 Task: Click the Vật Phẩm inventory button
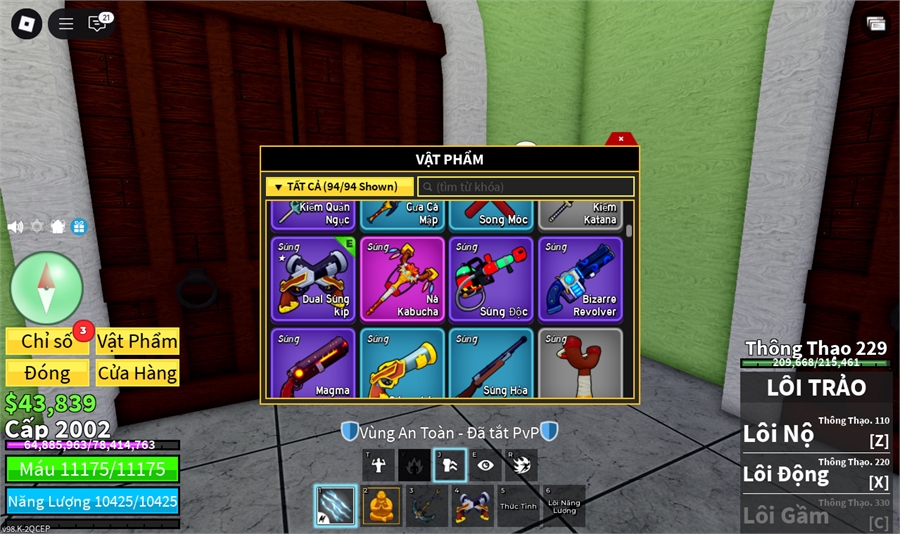click(x=137, y=341)
